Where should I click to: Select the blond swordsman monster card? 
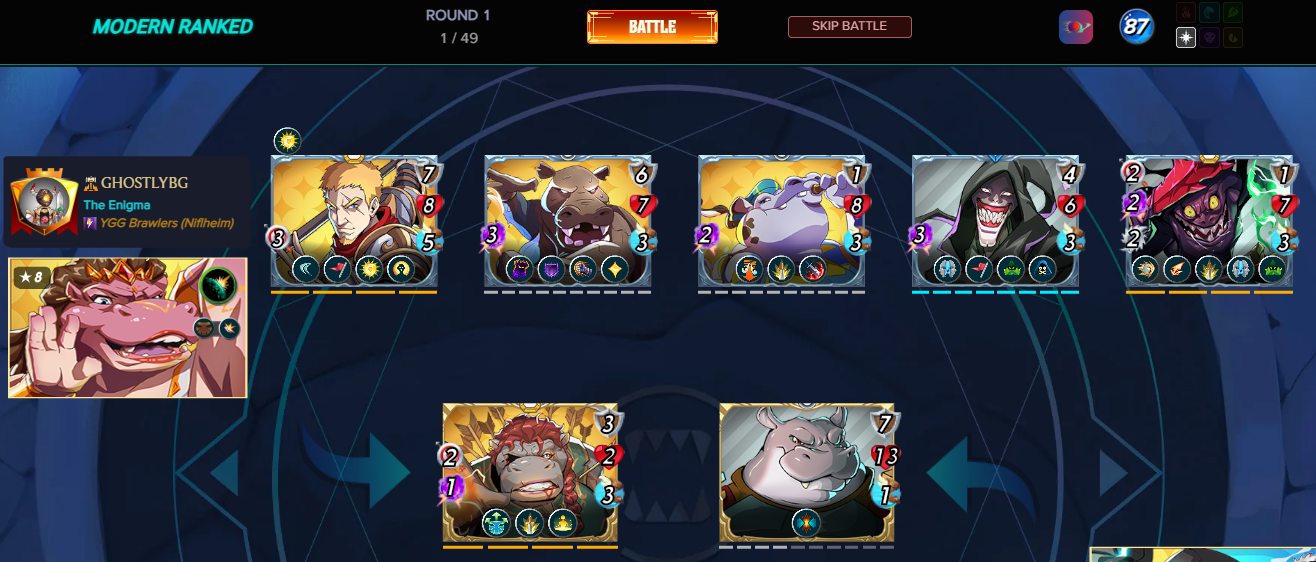[354, 222]
